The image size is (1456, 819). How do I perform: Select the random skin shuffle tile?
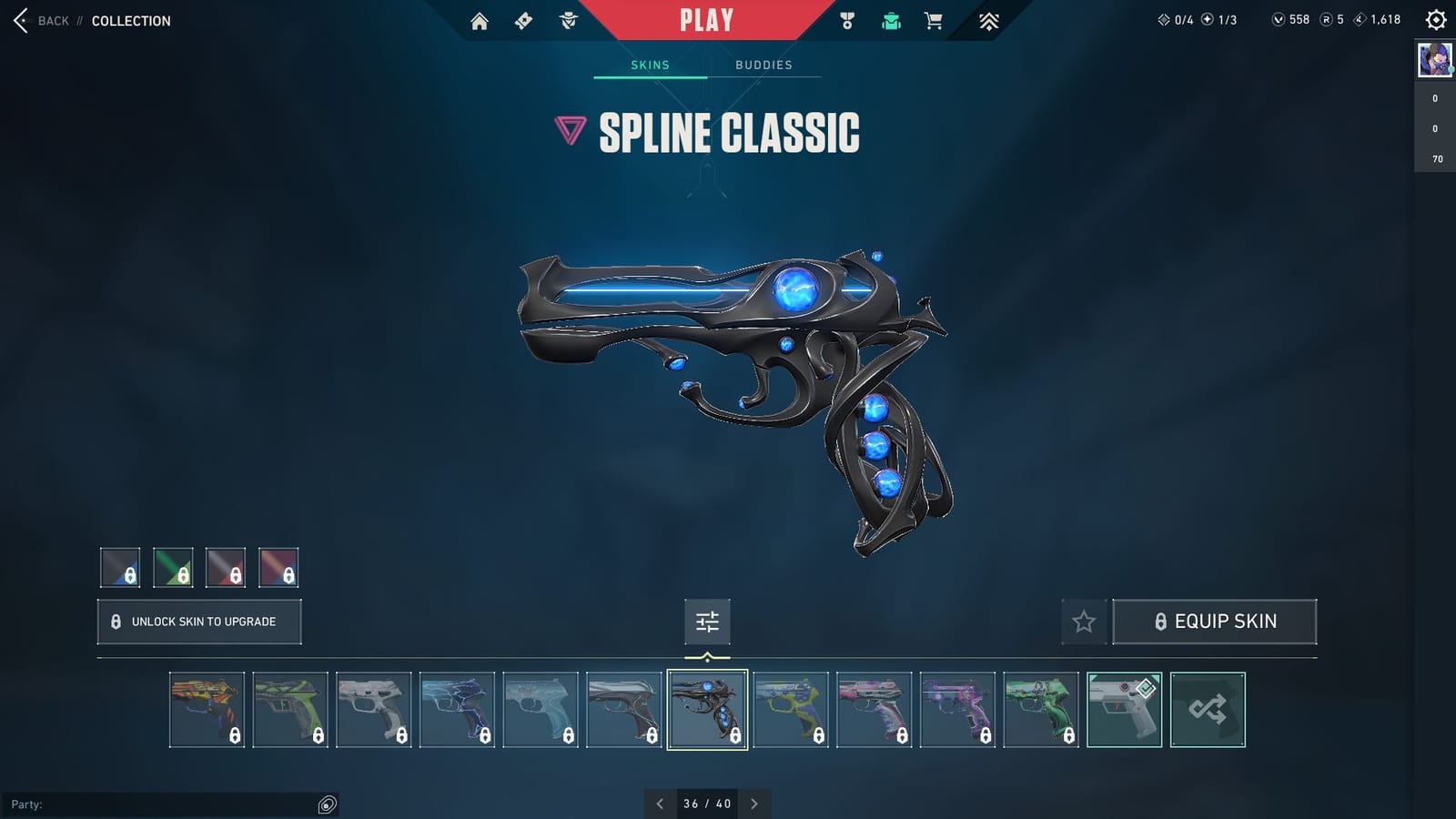click(1208, 710)
